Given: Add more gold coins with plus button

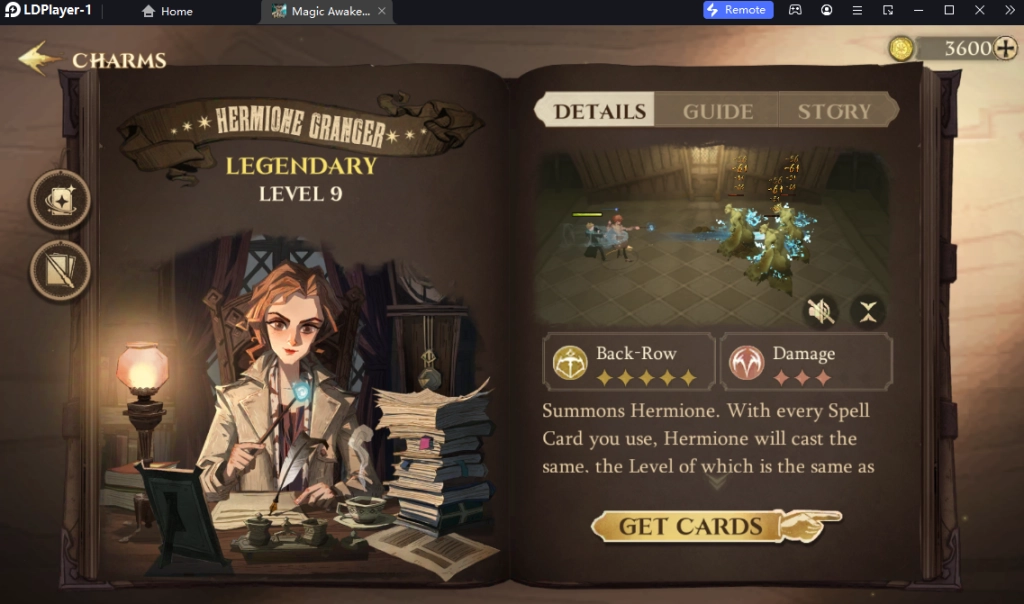Looking at the screenshot, I should [1004, 48].
